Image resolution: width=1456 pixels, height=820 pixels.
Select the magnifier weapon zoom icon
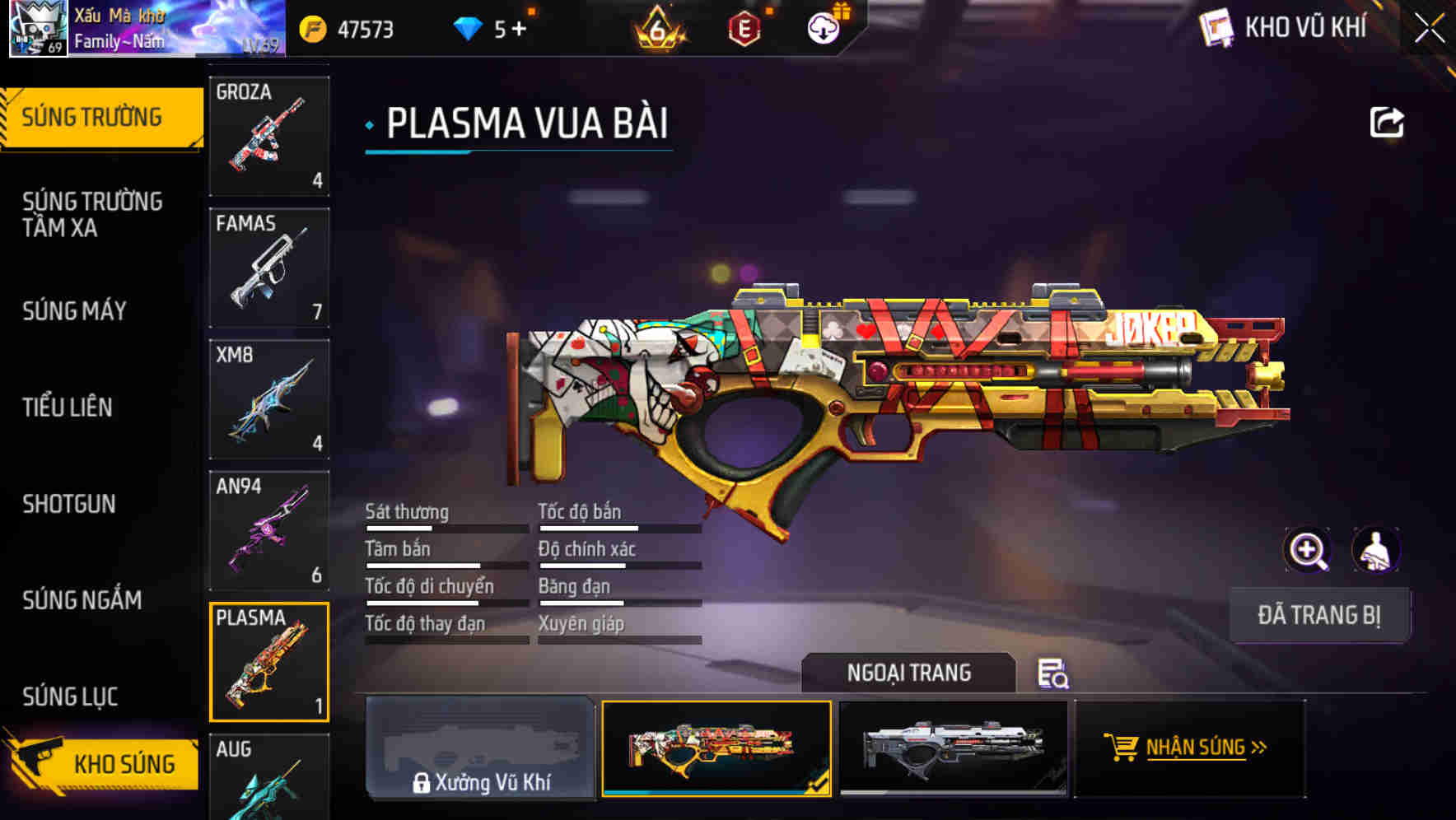coord(1306,549)
